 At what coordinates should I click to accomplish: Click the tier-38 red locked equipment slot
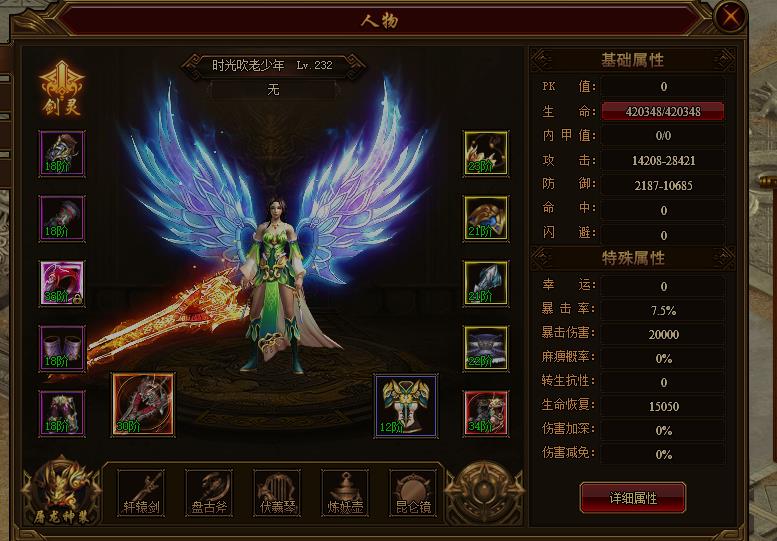point(62,283)
